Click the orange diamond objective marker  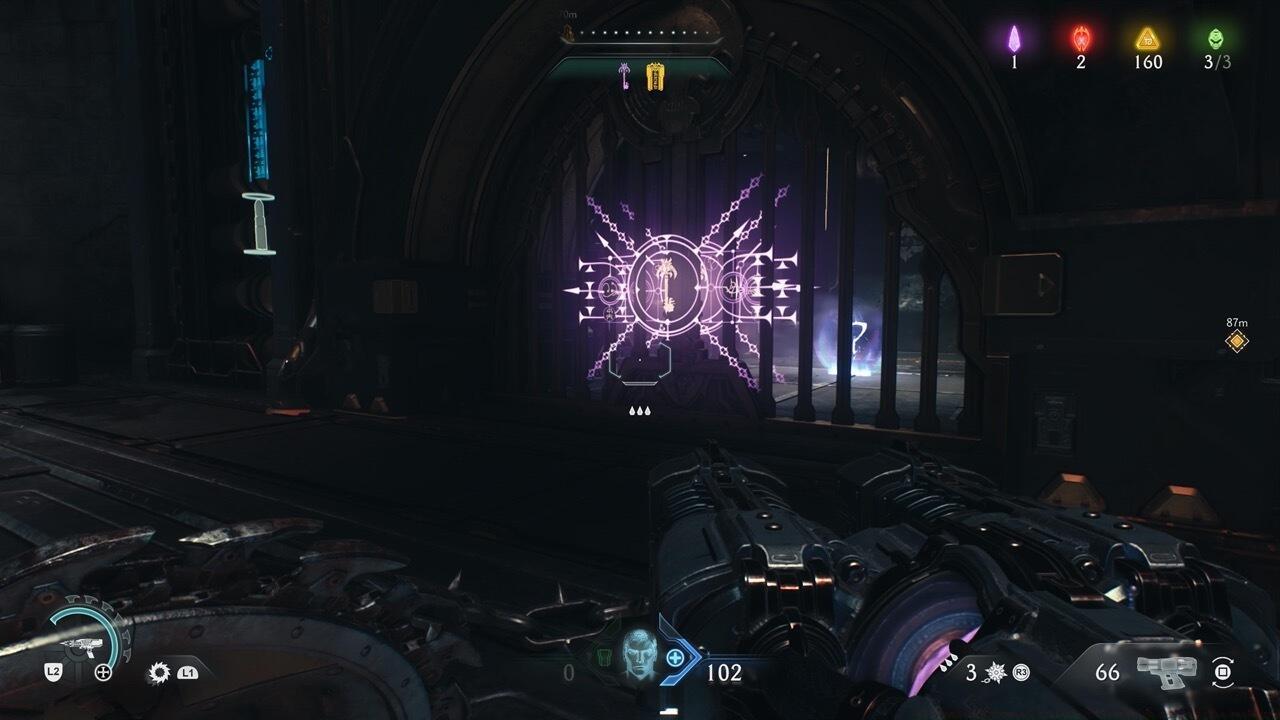pyautogui.click(x=1237, y=342)
